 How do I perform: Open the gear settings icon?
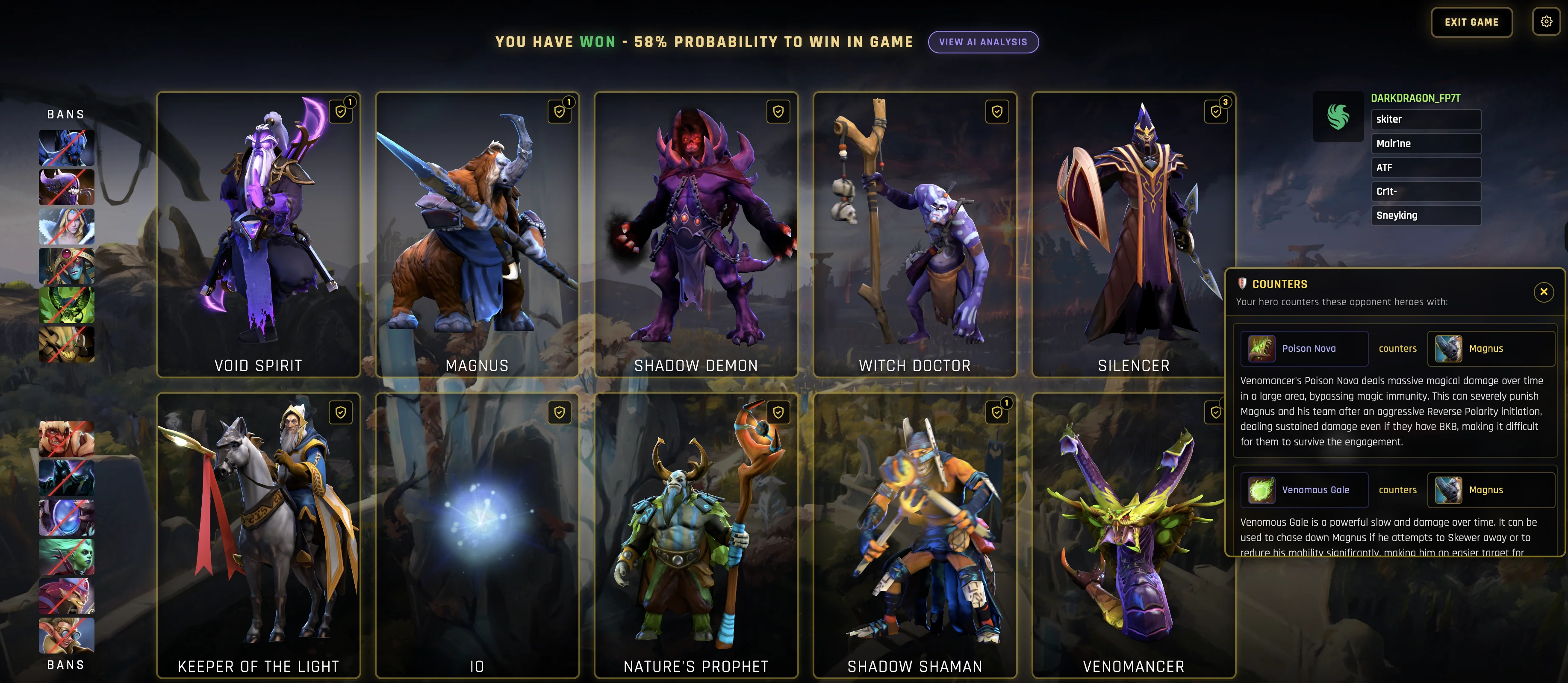(1546, 22)
